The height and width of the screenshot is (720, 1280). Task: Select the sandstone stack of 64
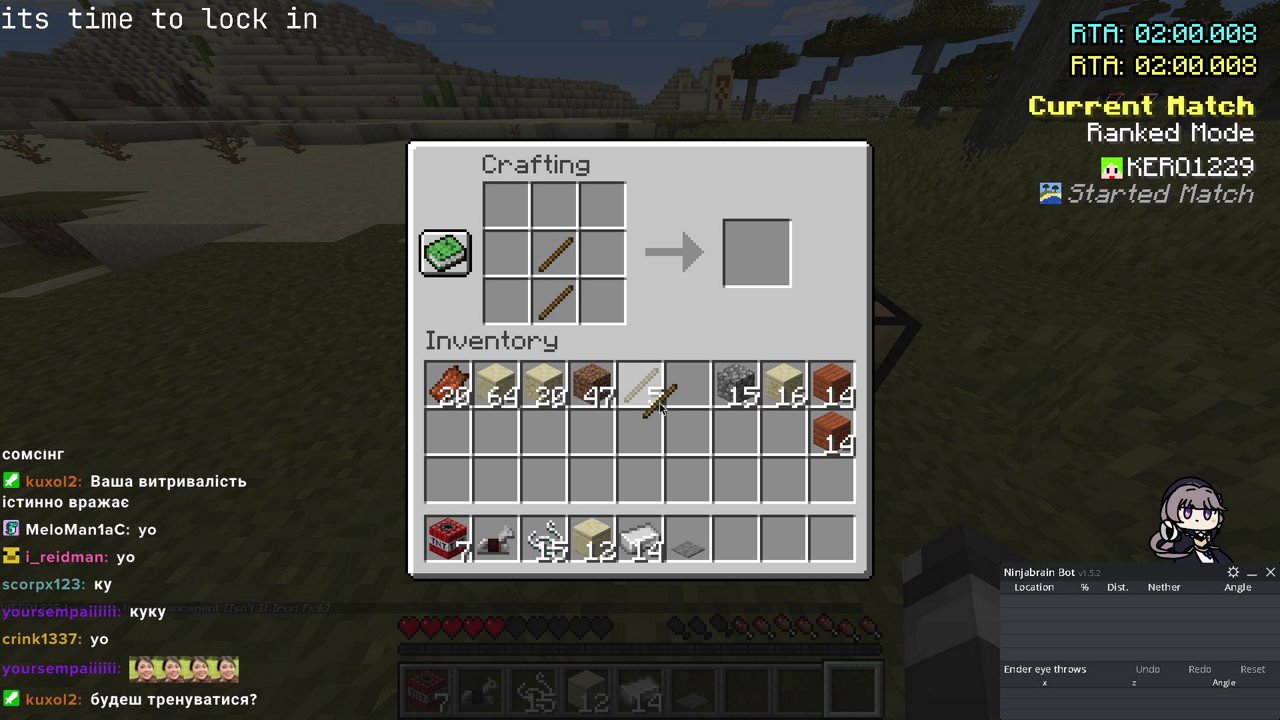pos(495,386)
